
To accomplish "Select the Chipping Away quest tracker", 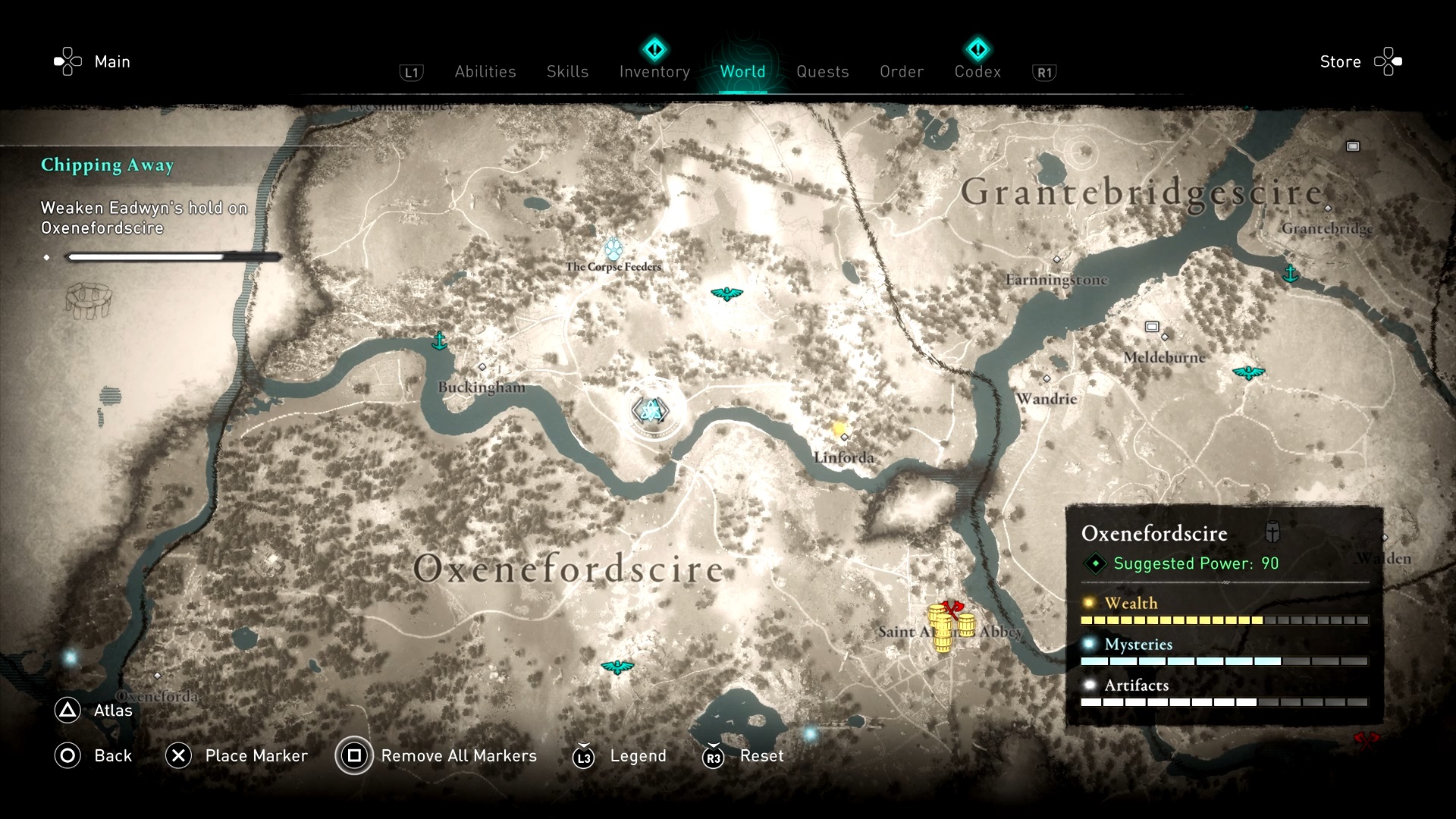I will pyautogui.click(x=107, y=165).
